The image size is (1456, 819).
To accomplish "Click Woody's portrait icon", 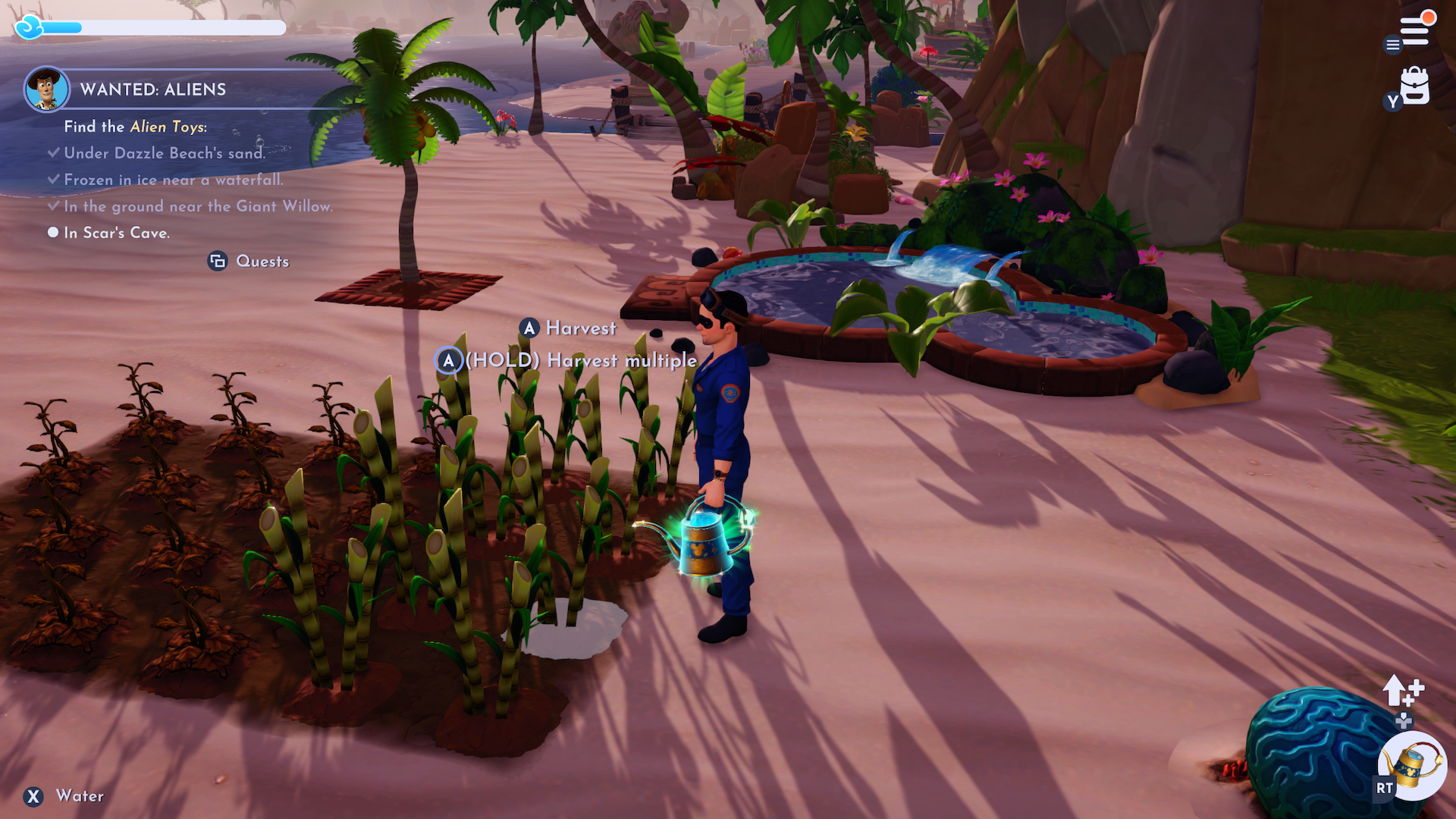I will click(46, 89).
